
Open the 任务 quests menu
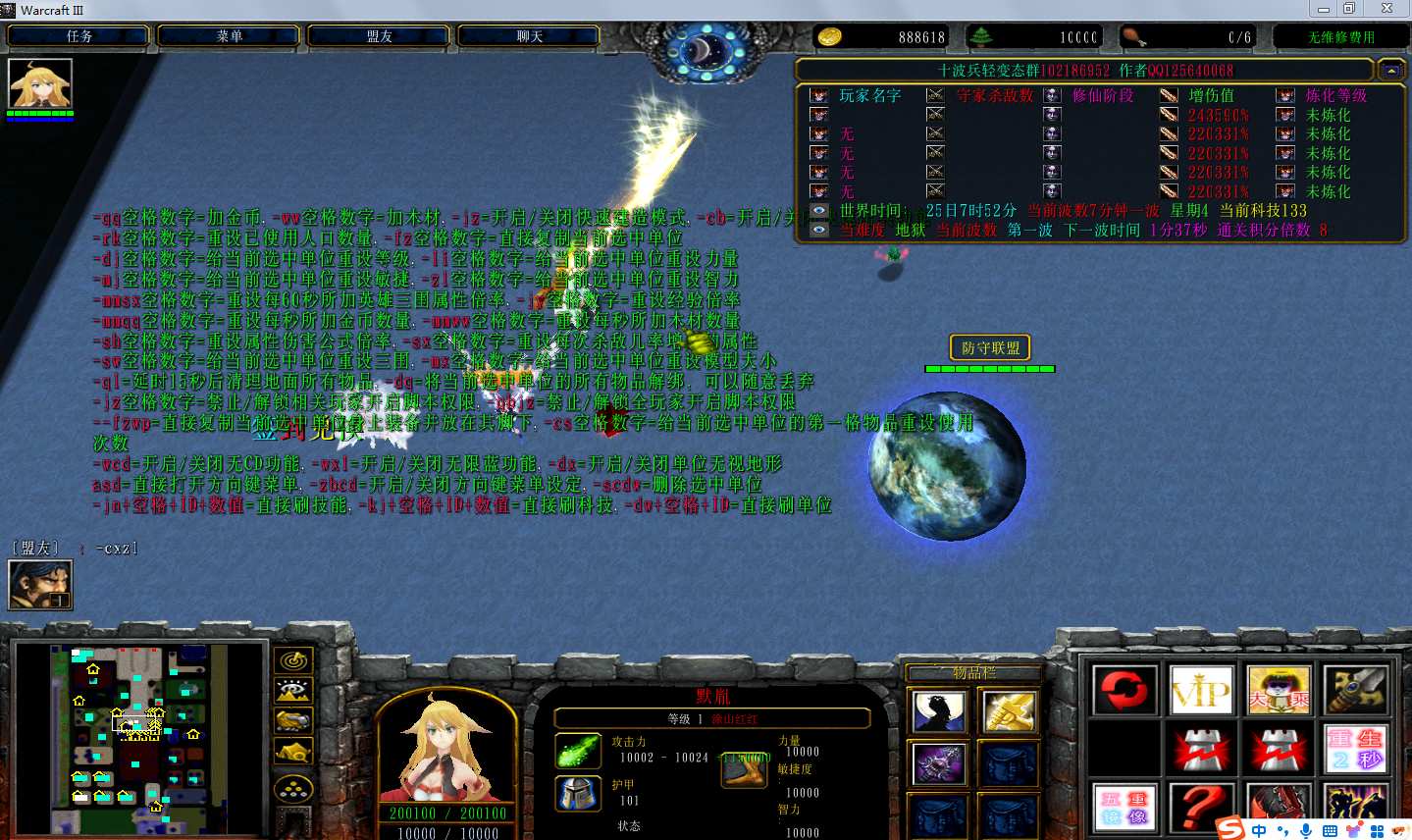[x=78, y=36]
